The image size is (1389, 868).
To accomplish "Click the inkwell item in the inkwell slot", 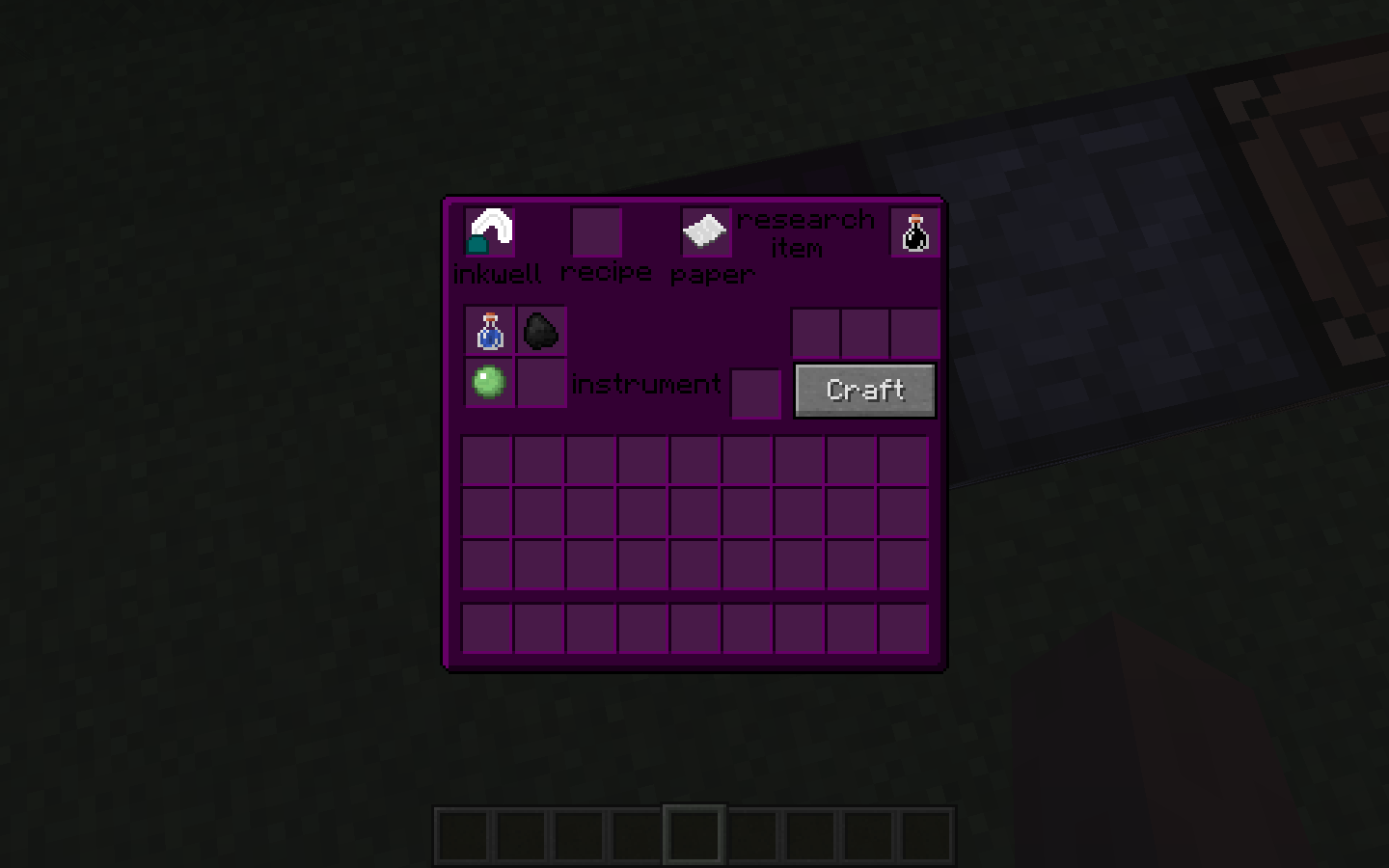I will click(489, 231).
